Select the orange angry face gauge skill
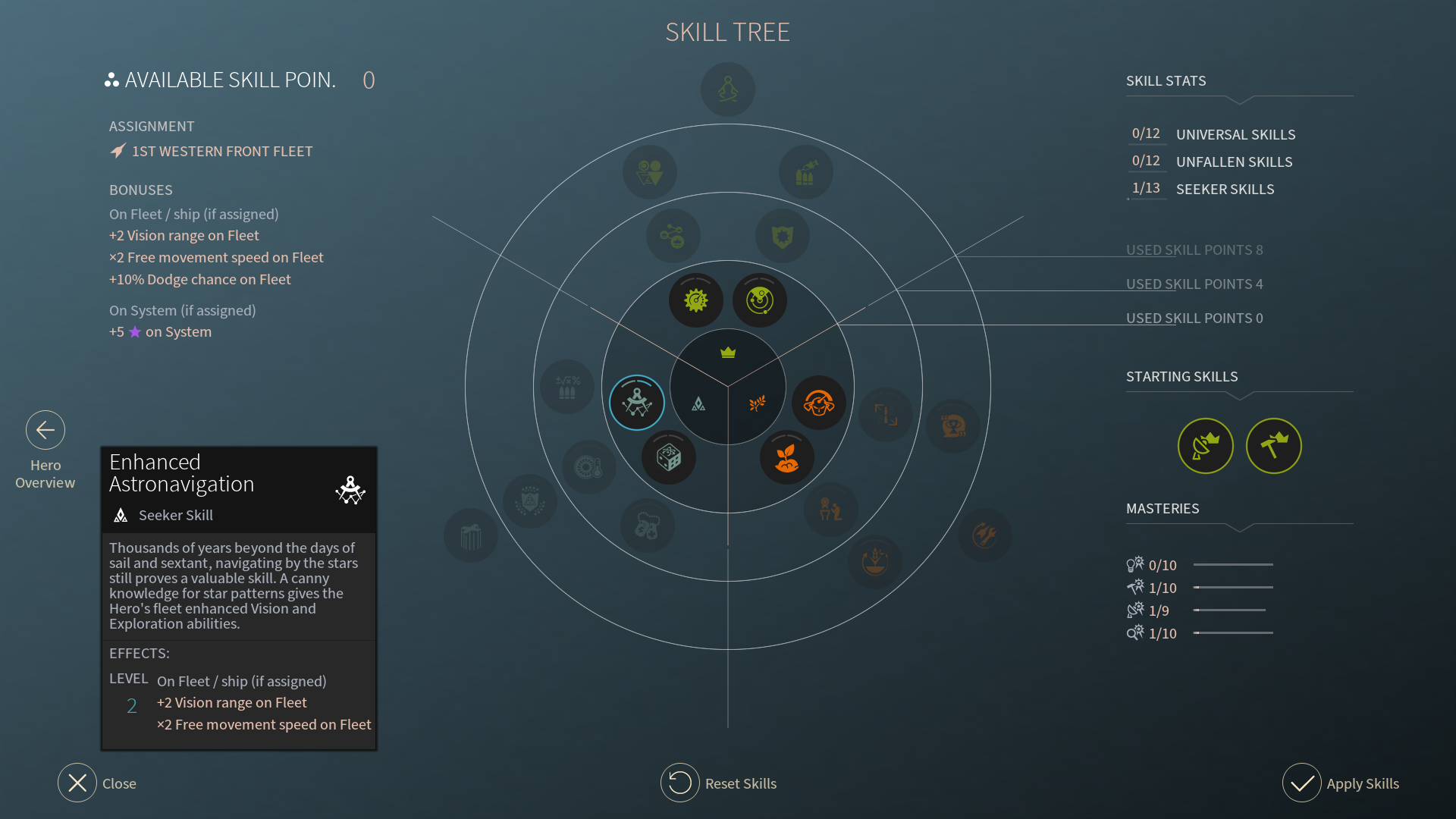Image resolution: width=1456 pixels, height=819 pixels. tap(819, 403)
